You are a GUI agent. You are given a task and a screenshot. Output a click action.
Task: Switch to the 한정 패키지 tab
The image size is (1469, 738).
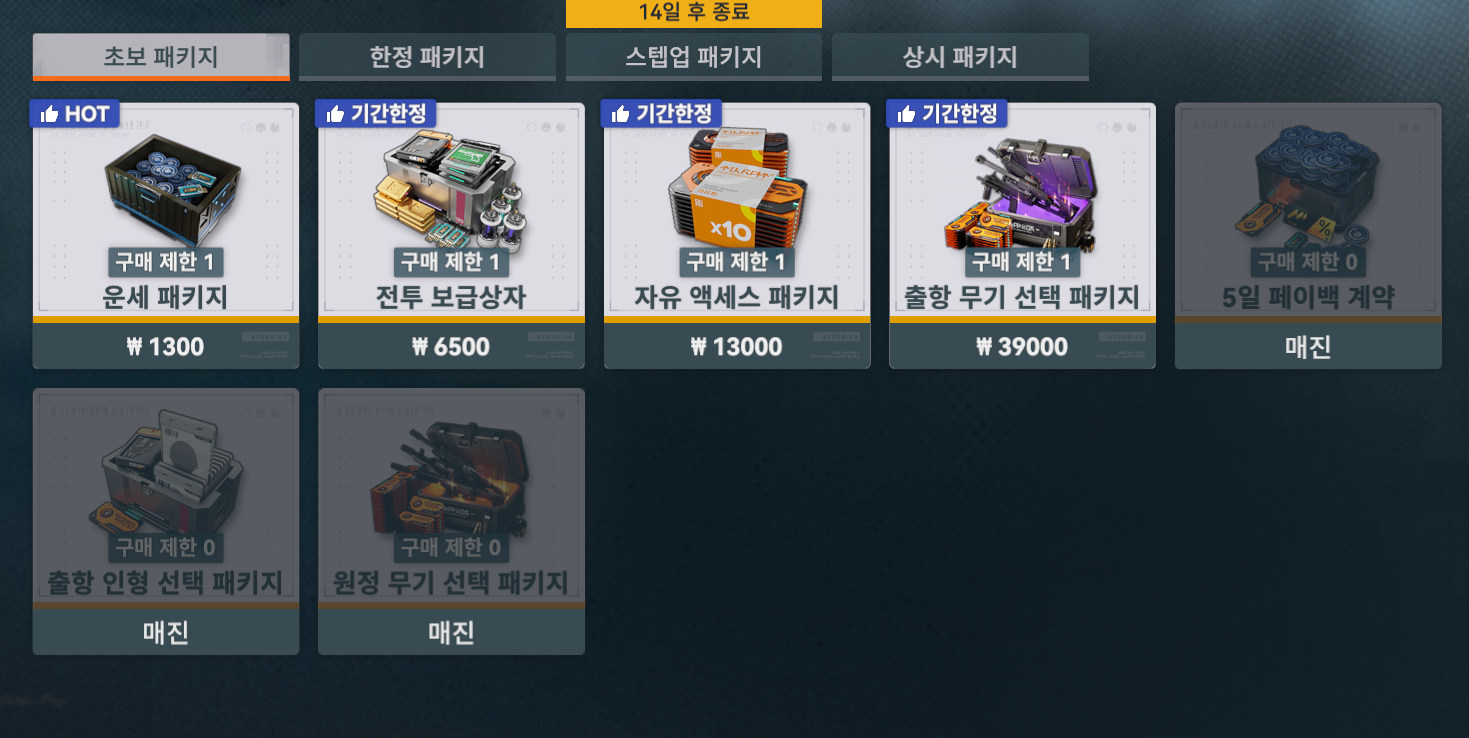427,57
